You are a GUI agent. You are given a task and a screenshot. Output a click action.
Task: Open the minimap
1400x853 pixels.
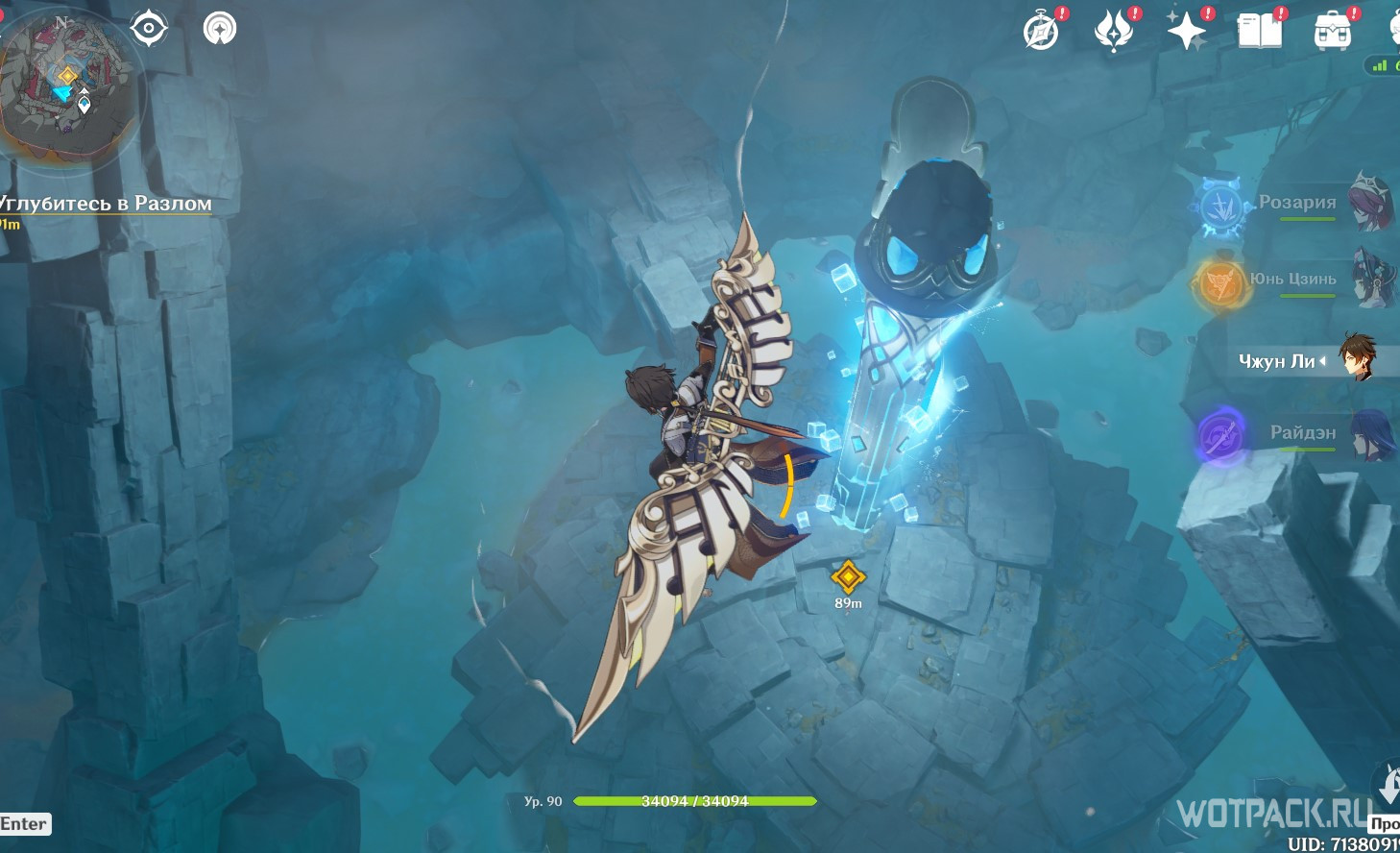pyautogui.click(x=67, y=88)
